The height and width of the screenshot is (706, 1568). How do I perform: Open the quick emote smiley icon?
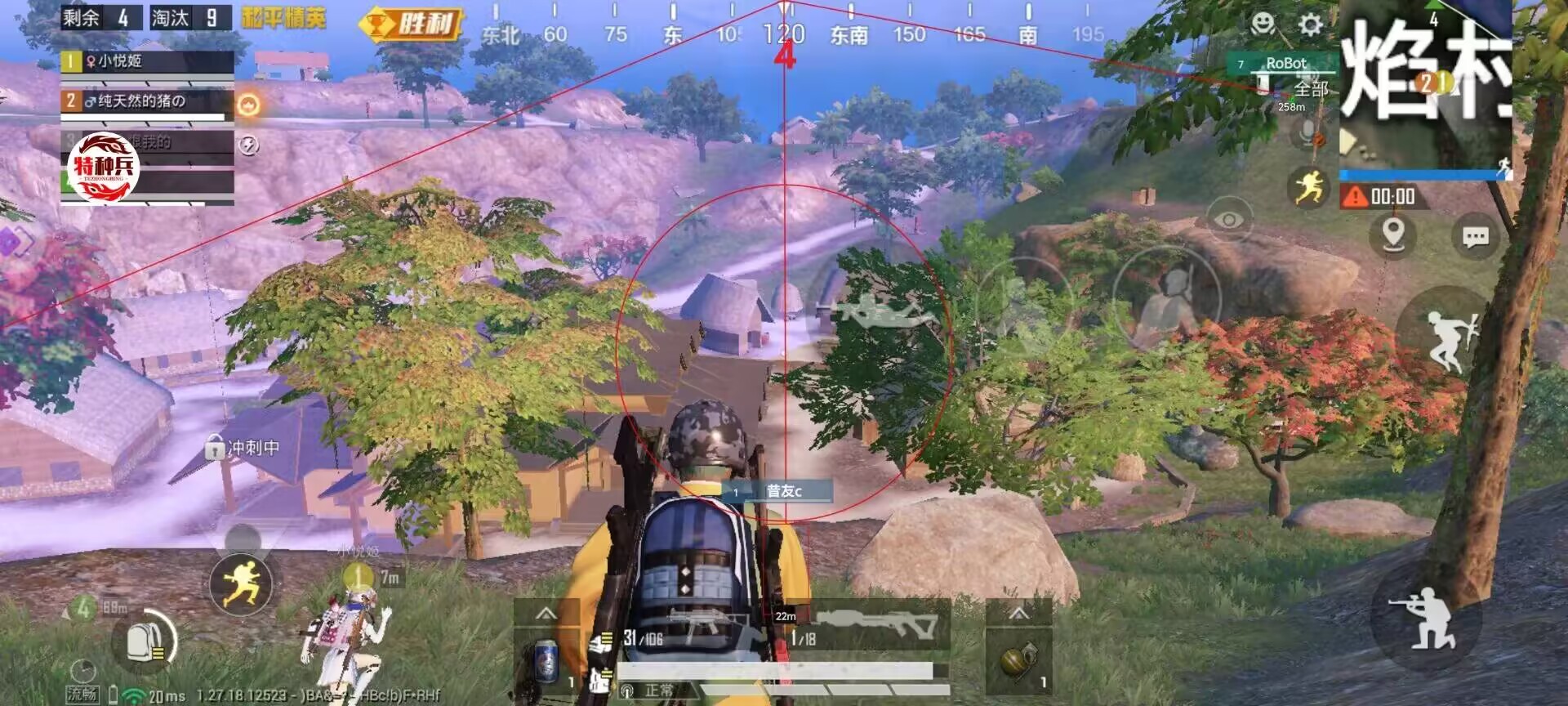(x=1263, y=25)
